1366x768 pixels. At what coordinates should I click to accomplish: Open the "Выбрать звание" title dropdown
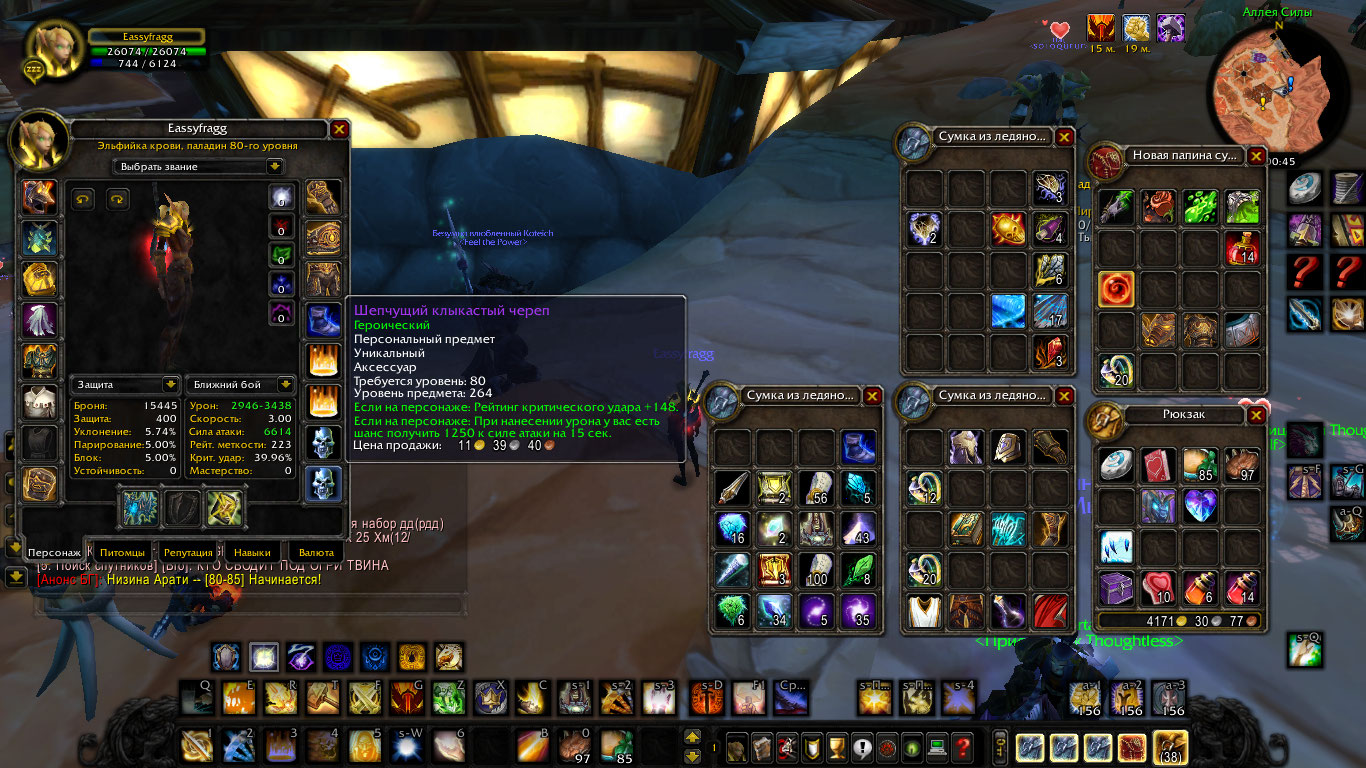199,166
